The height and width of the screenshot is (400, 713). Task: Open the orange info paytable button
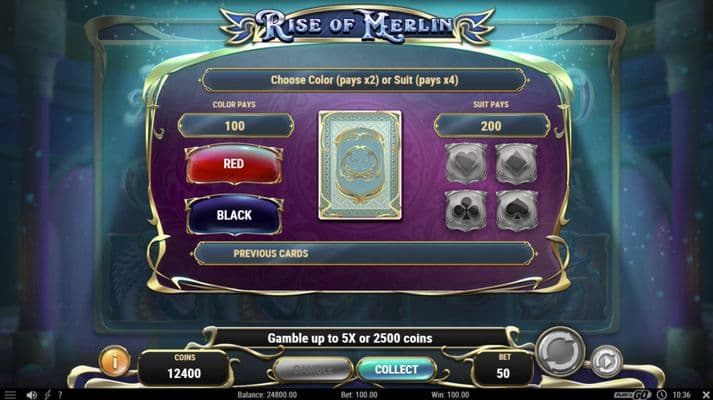tap(114, 360)
